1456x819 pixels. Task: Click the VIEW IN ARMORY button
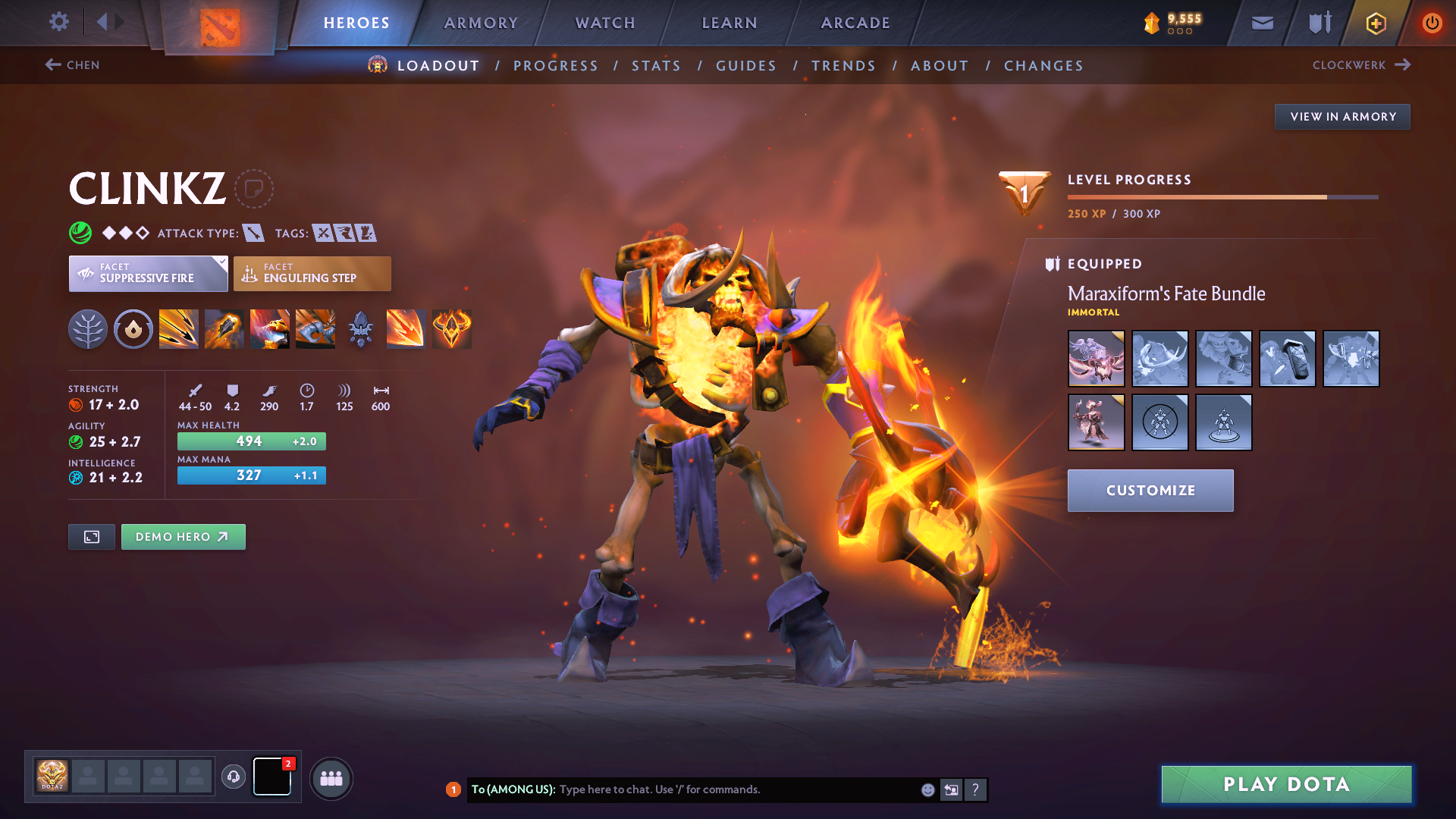(x=1342, y=116)
